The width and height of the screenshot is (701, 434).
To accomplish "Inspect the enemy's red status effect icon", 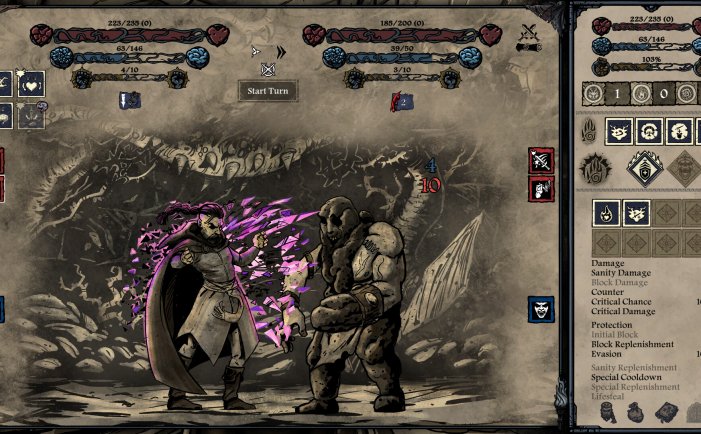I will (x=401, y=100).
